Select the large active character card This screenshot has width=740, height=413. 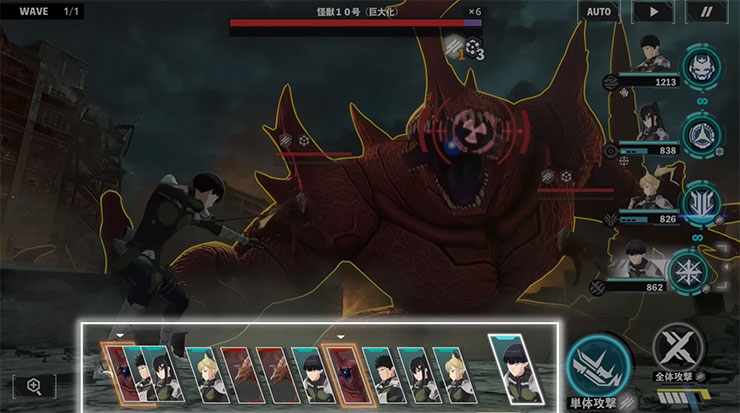click(x=516, y=367)
